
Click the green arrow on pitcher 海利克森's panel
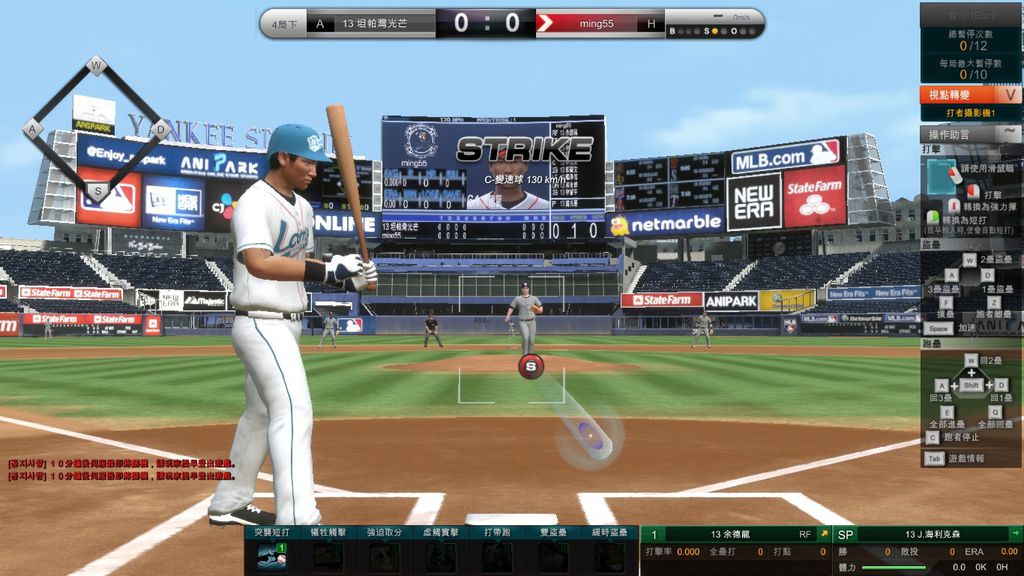click(1015, 534)
